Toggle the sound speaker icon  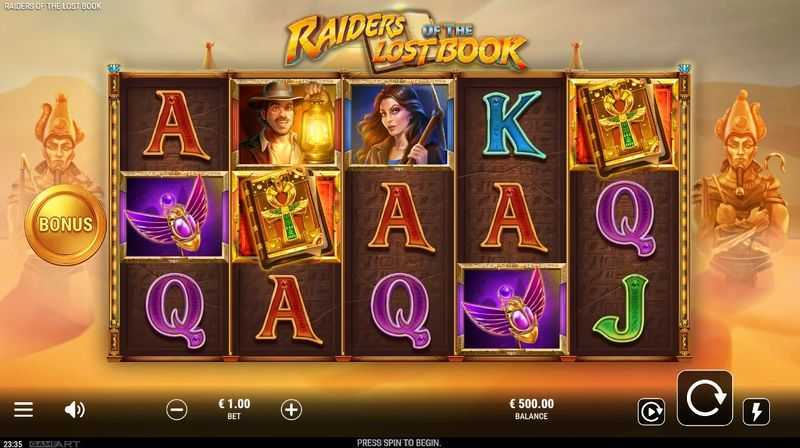[x=75, y=410]
